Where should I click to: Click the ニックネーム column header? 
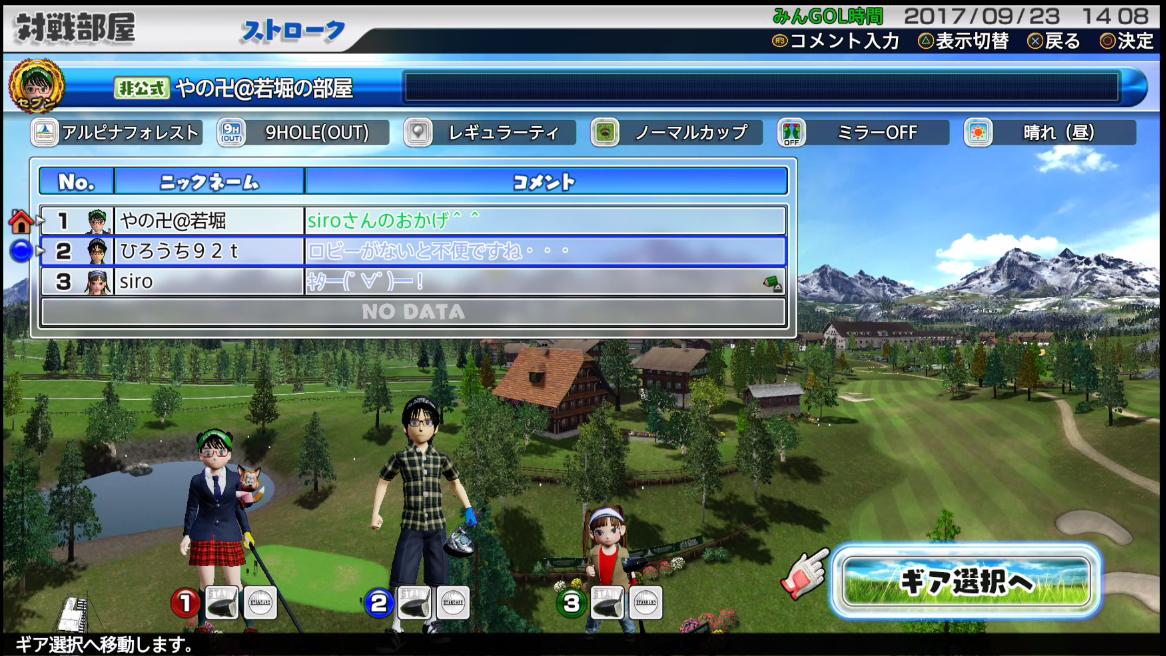209,181
